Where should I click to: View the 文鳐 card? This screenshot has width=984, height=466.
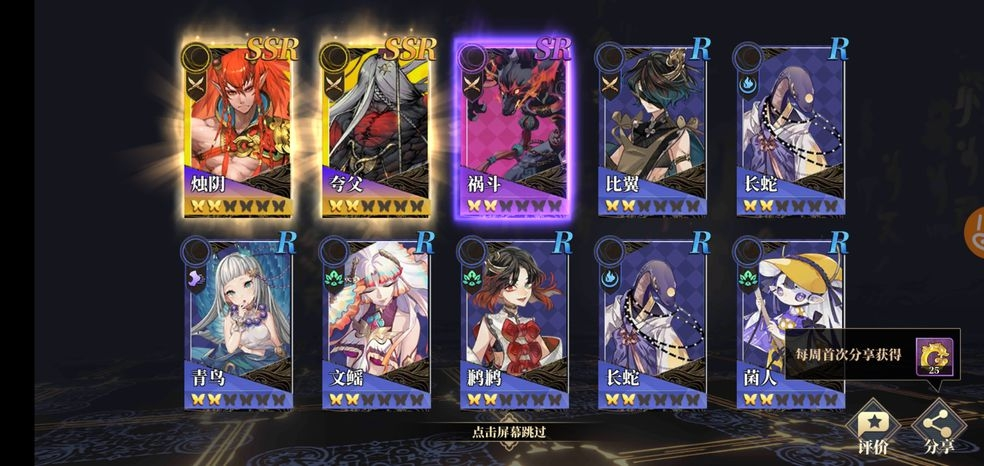[x=378, y=320]
